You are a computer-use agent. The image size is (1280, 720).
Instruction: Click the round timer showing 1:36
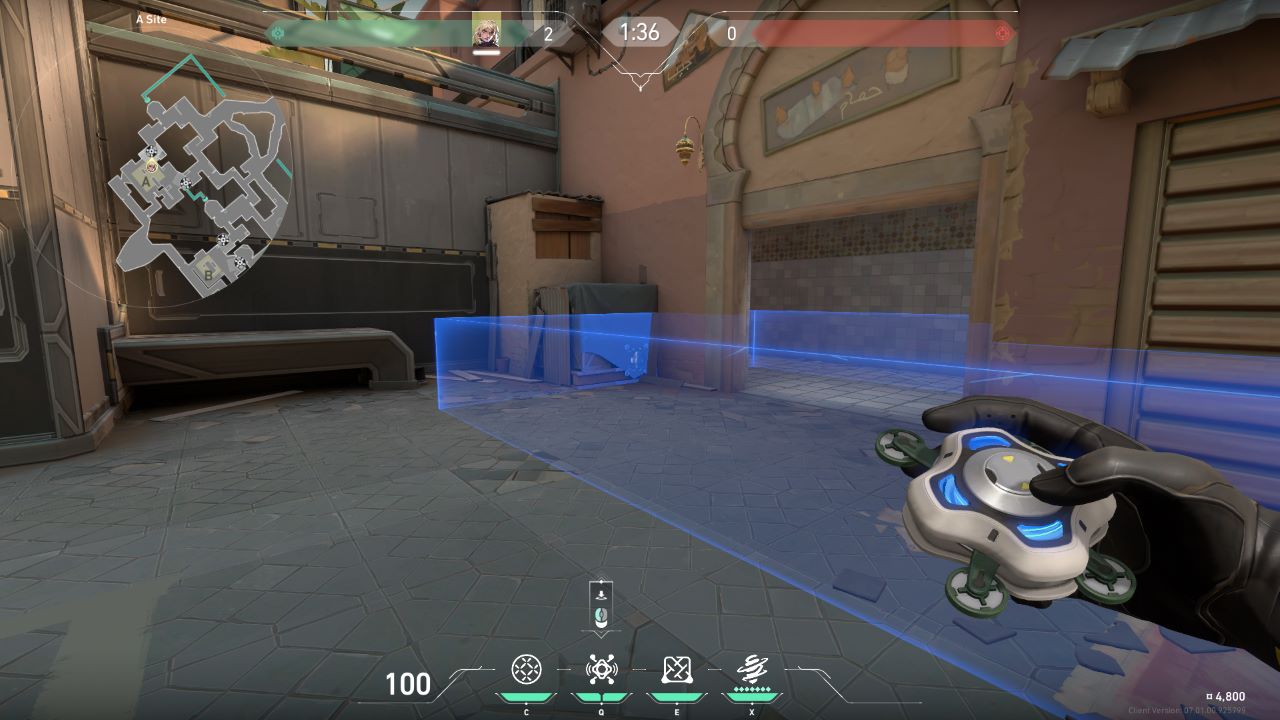pos(639,31)
